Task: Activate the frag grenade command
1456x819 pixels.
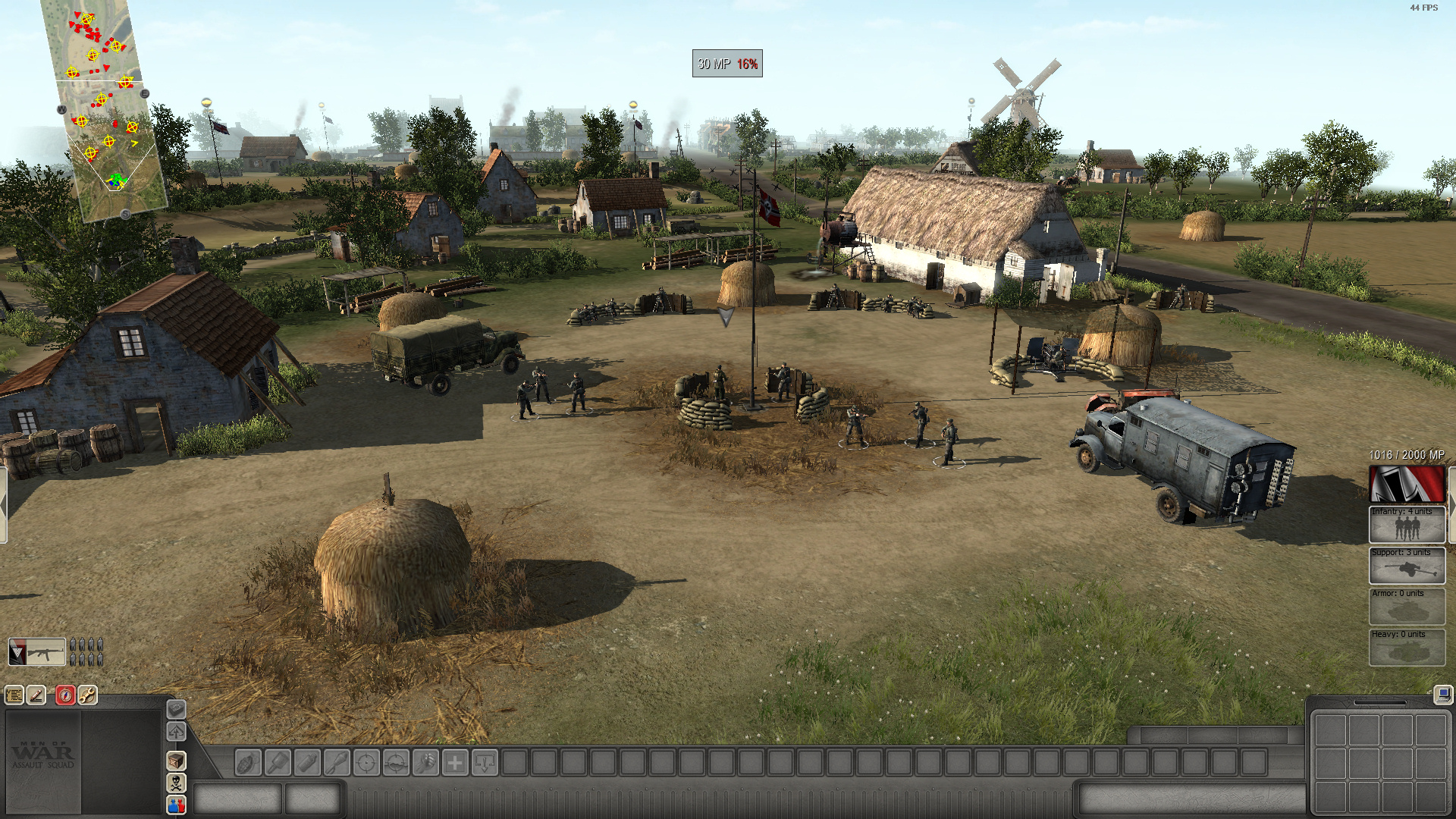Action: [247, 762]
